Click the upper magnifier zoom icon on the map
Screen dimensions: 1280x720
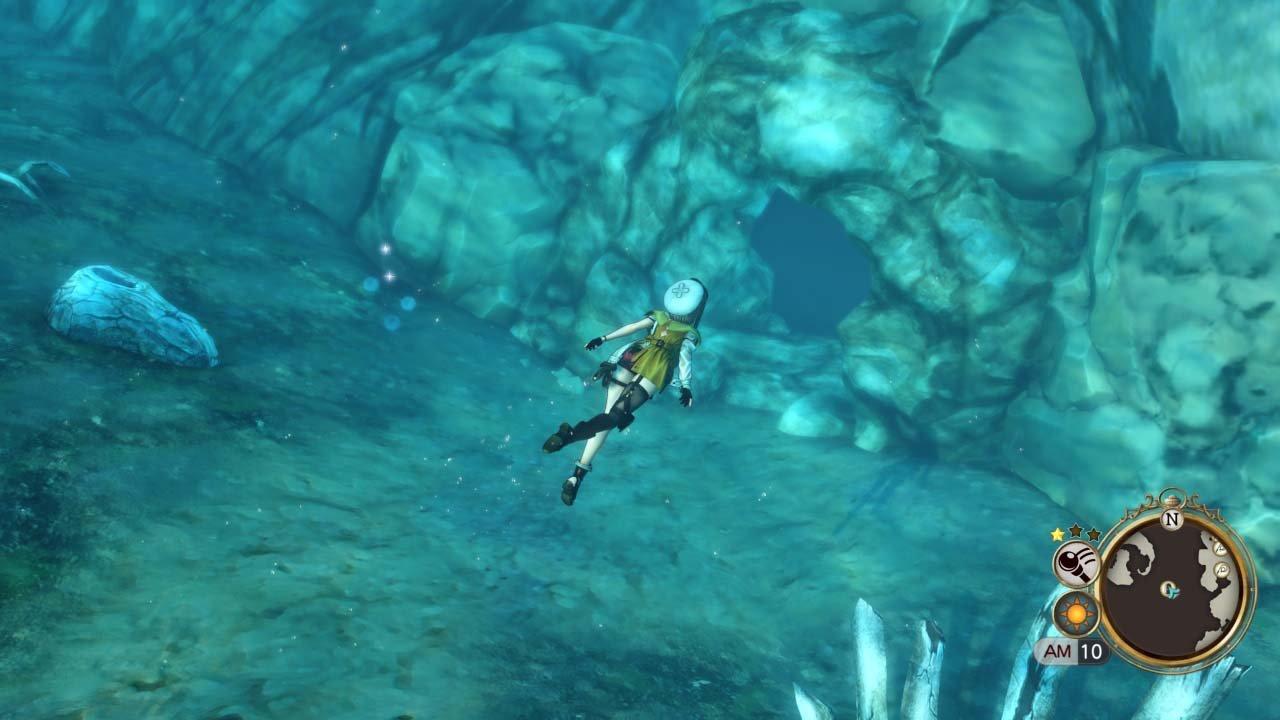1220,550
